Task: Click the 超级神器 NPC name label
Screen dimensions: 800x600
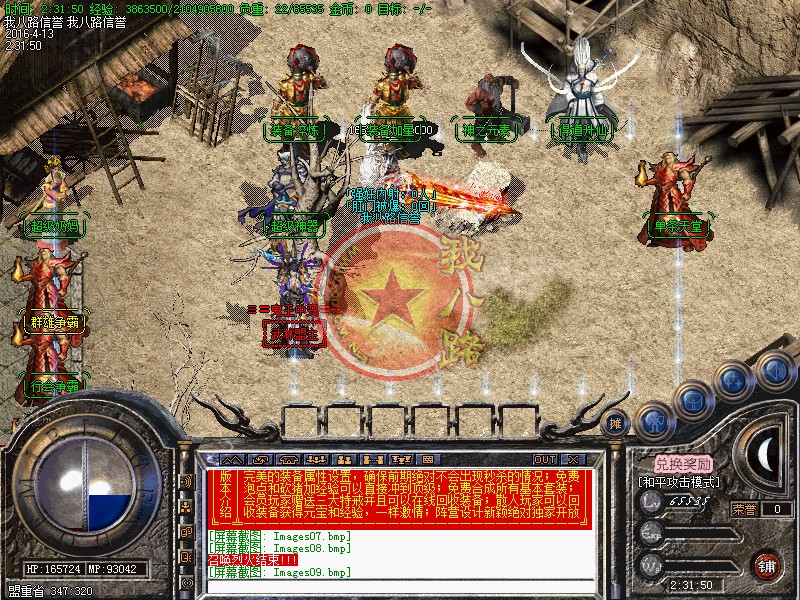Action: pos(295,226)
